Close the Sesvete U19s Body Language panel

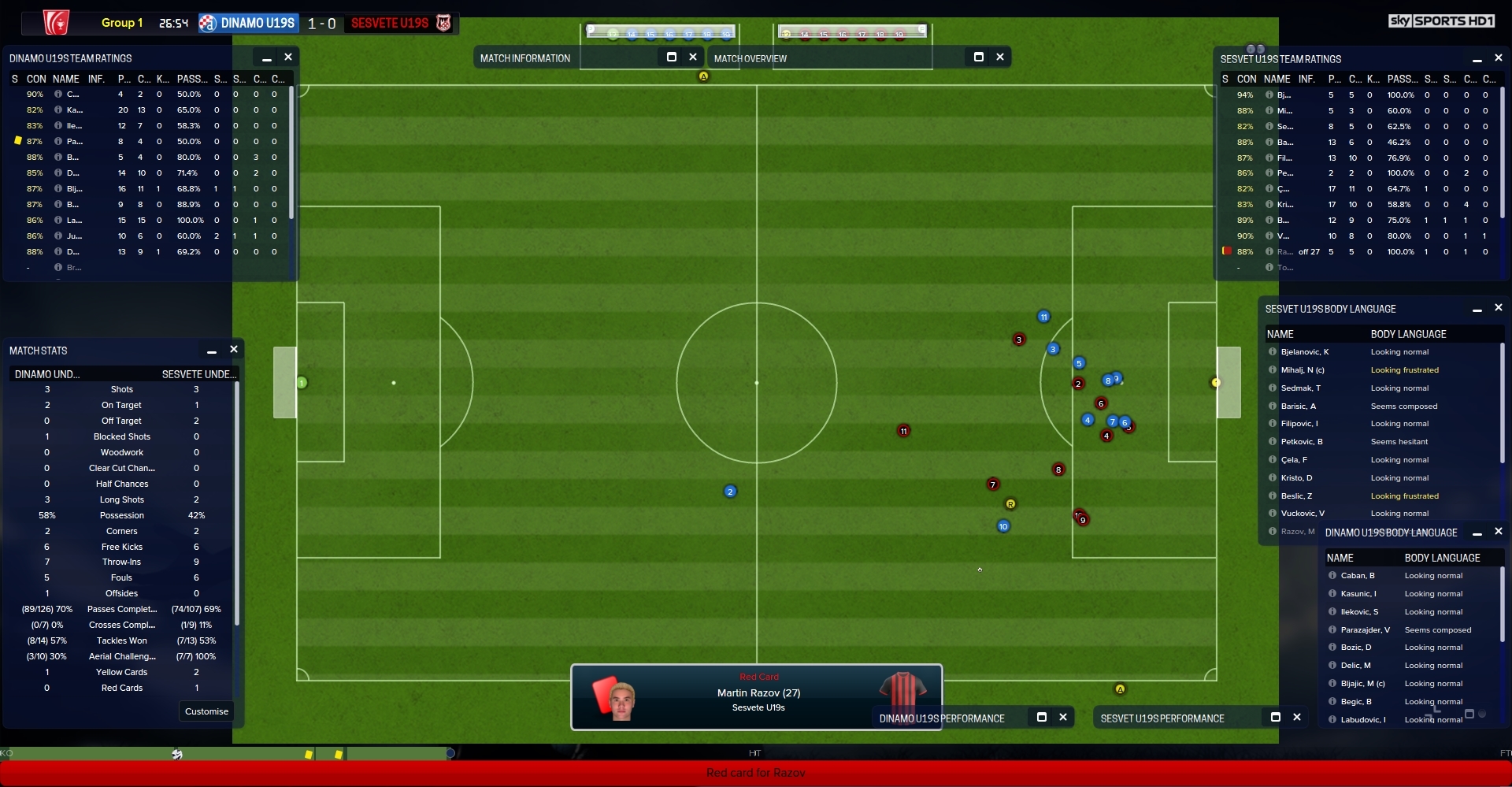coord(1499,308)
